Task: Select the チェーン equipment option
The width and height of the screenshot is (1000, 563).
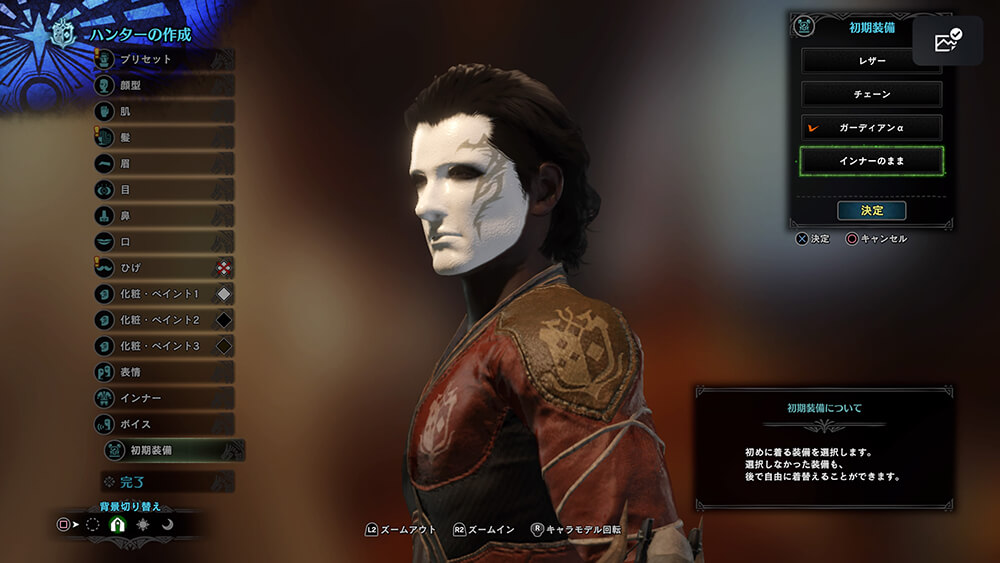Action: click(871, 94)
